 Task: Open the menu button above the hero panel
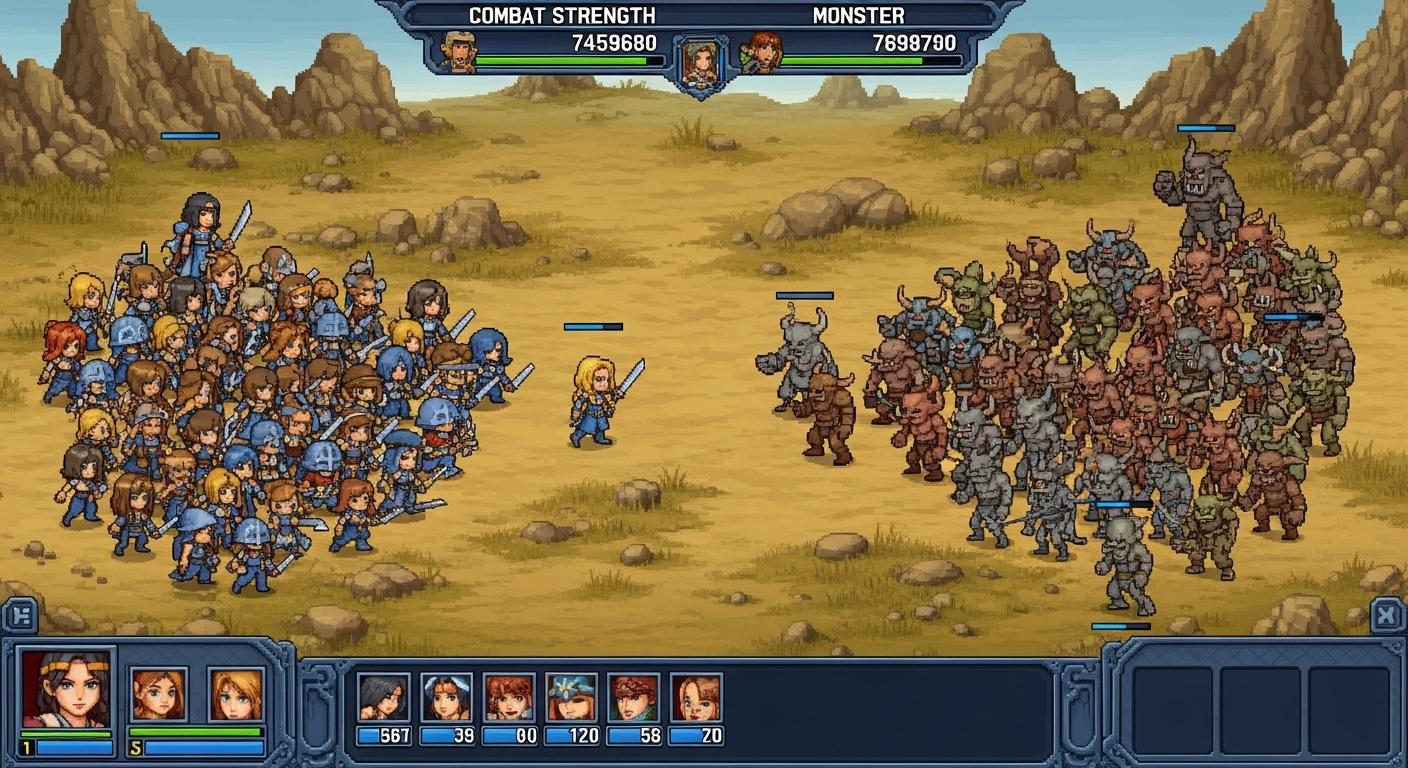[21, 616]
